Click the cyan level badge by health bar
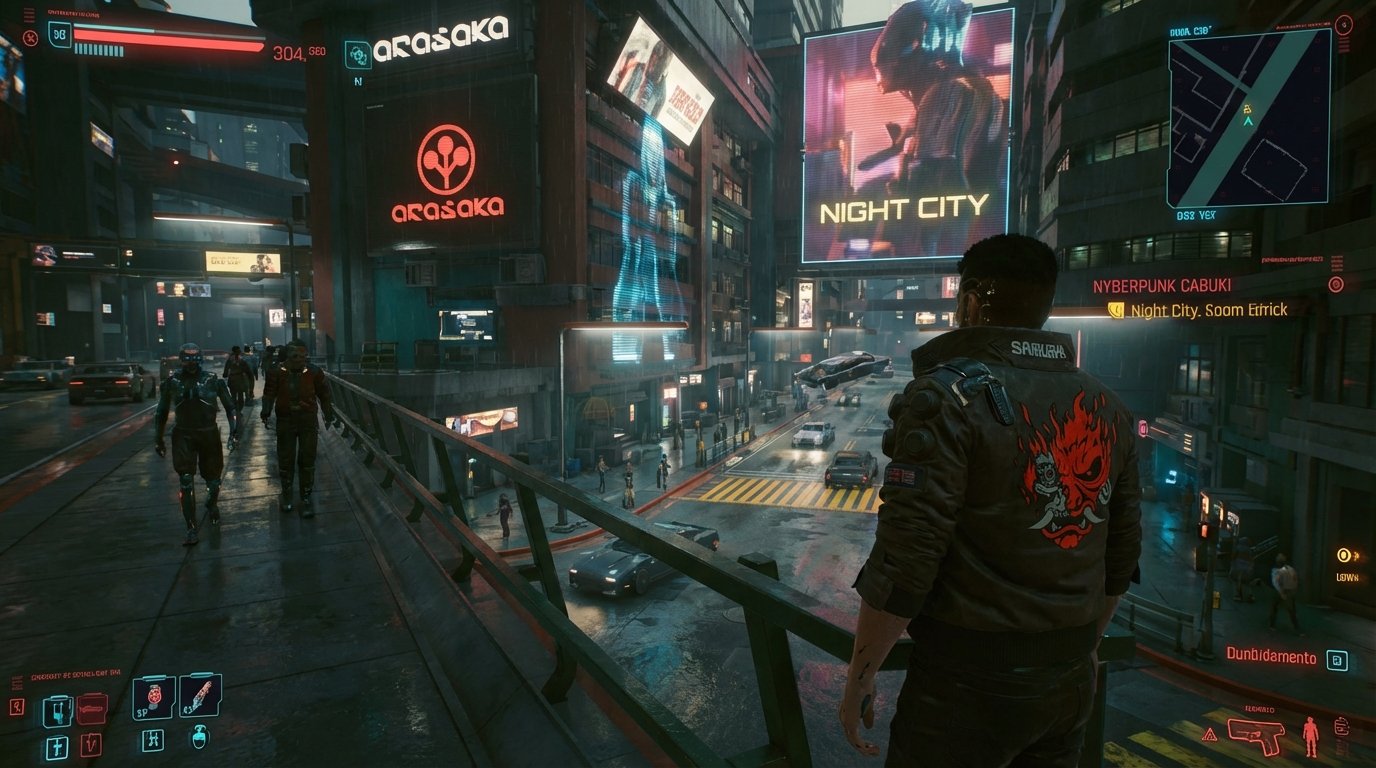This screenshot has width=1376, height=768. (x=60, y=34)
